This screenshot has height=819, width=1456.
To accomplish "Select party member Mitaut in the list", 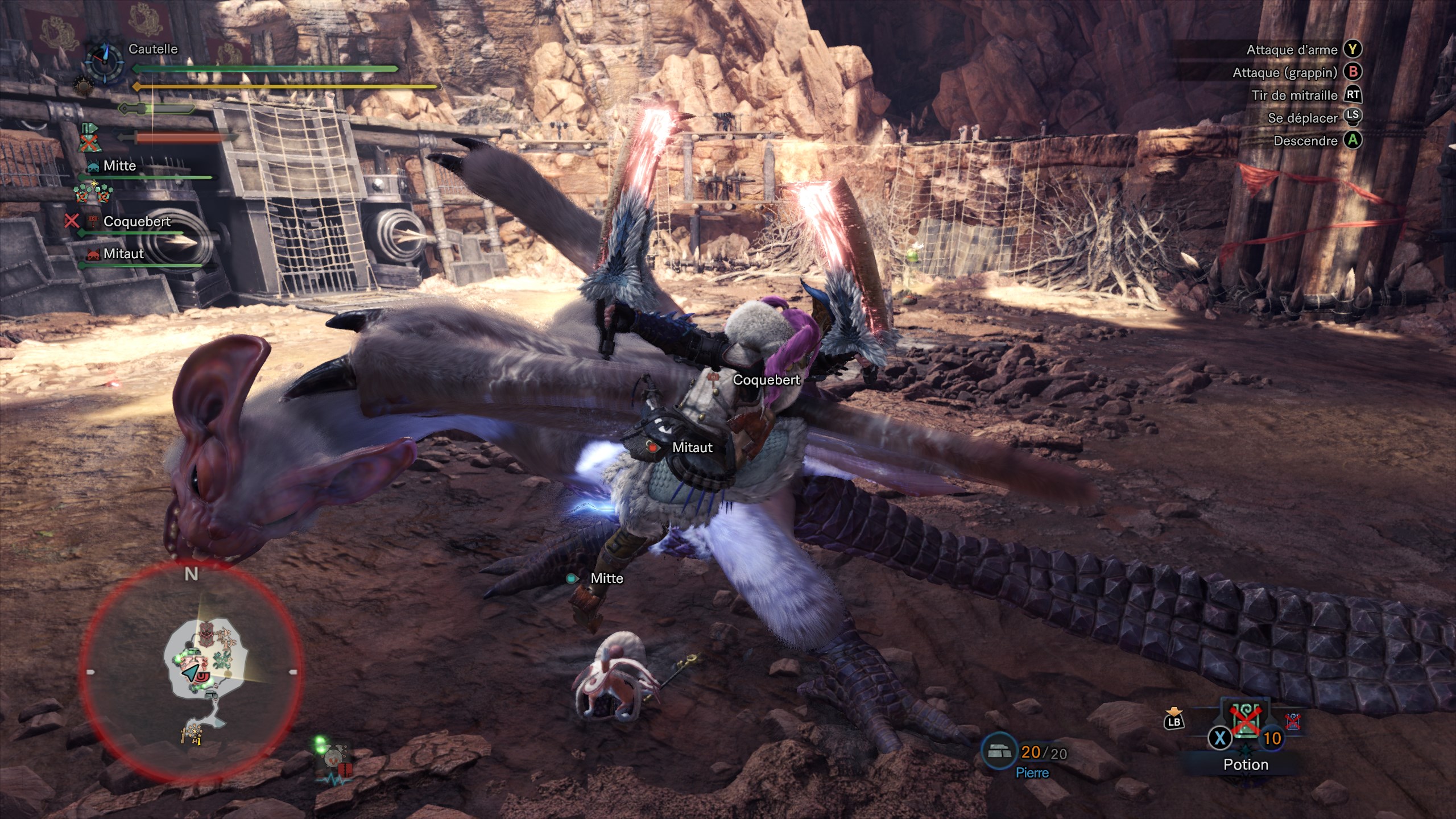I will 123,254.
